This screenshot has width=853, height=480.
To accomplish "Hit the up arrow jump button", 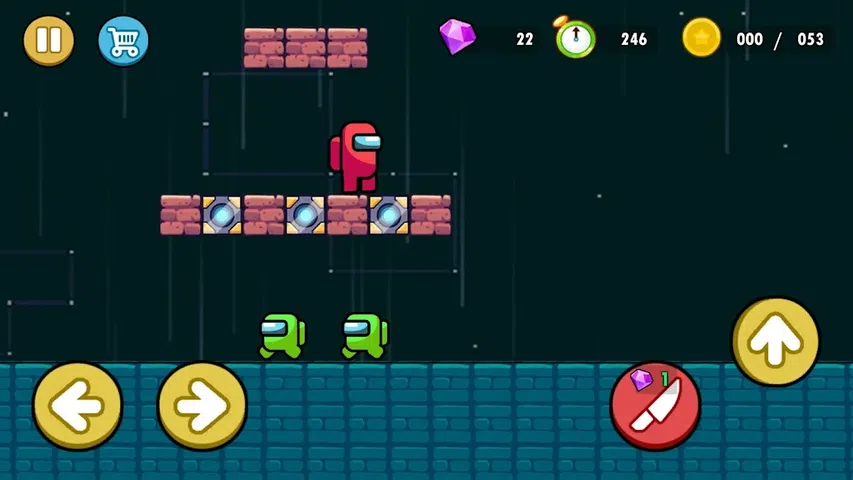I will point(775,342).
